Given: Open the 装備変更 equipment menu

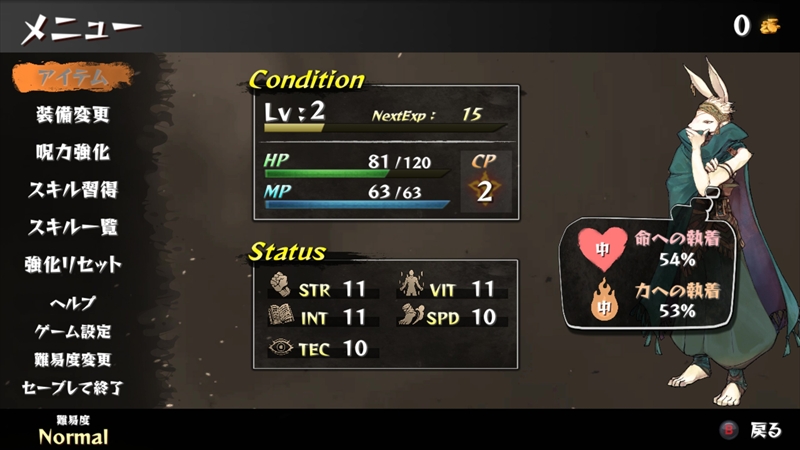Looking at the screenshot, I should coord(73,115).
